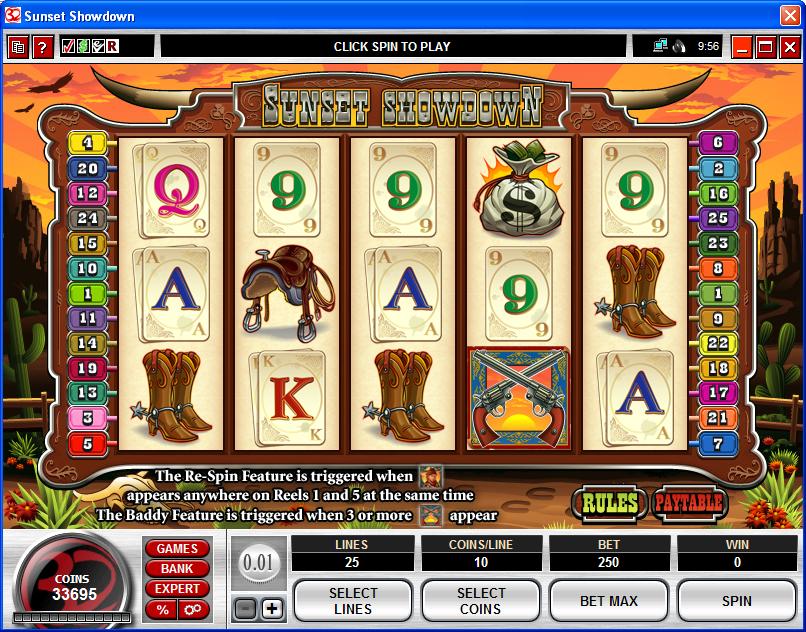Decrease coin size with the minus button
Viewport: 806px width, 632px height.
point(245,608)
